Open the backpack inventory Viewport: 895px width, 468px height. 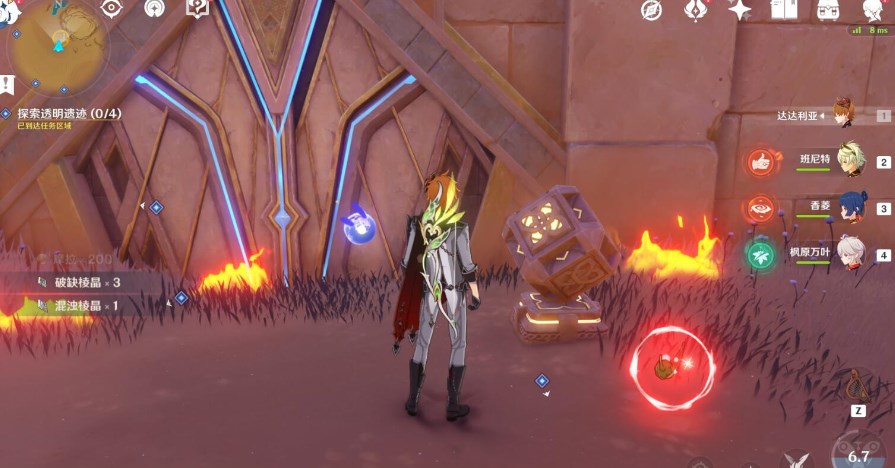pyautogui.click(x=828, y=11)
